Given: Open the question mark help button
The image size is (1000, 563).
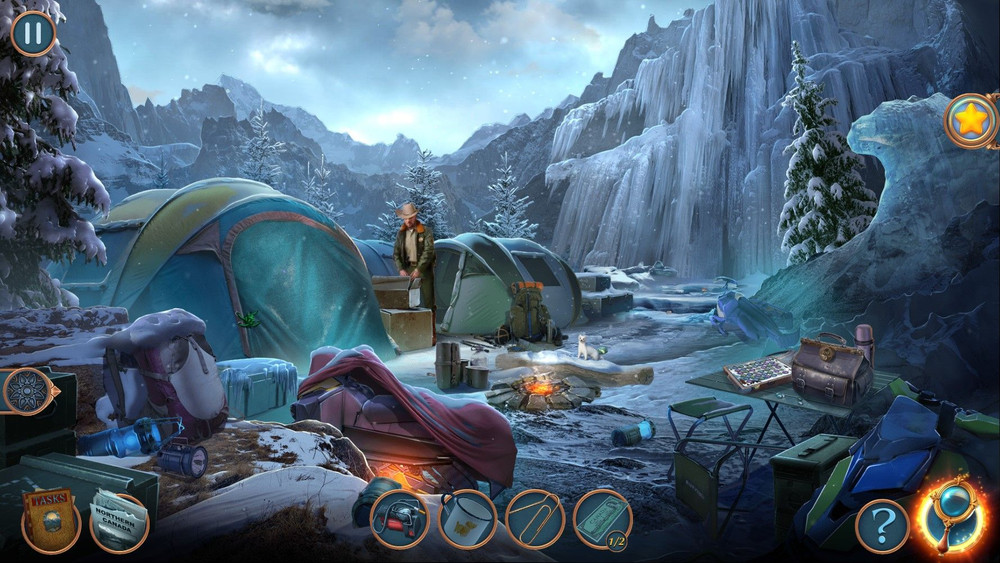Looking at the screenshot, I should (881, 524).
